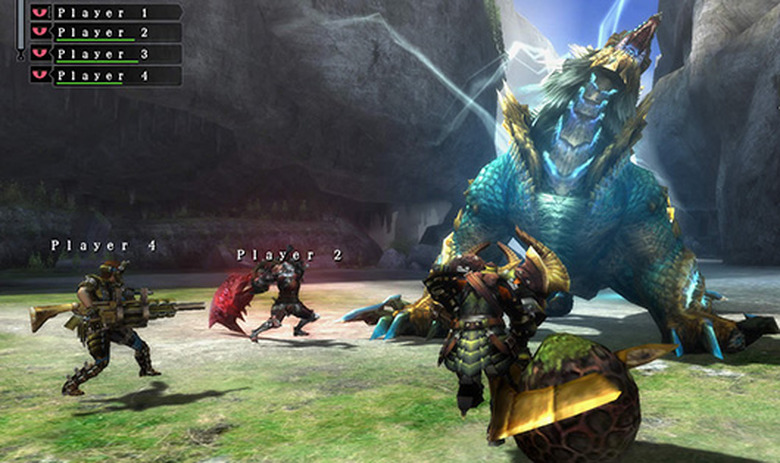Select Player 1 in the party list

coord(105,13)
